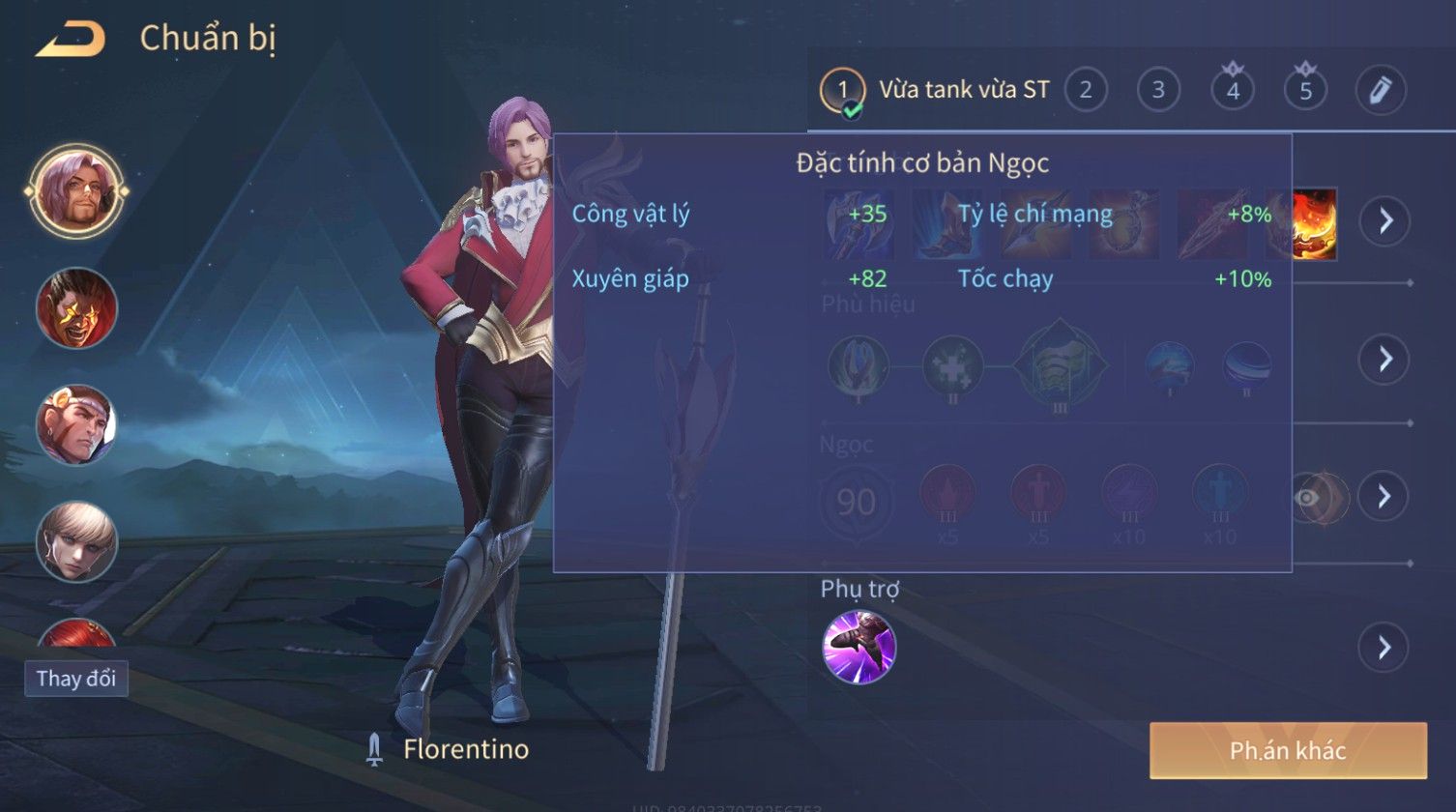
Task: Select the purple Phụ trợ spell icon
Action: (859, 647)
